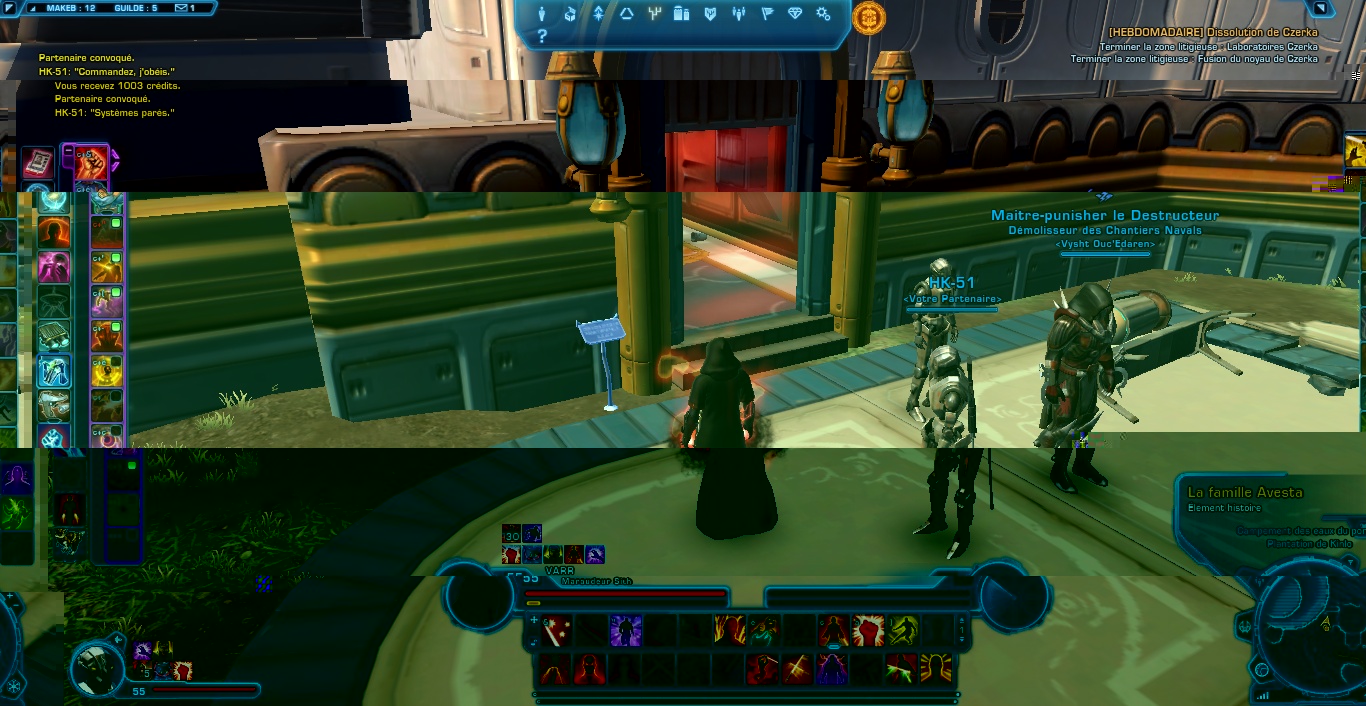Open the character sheet from the top menu
Image resolution: width=1366 pixels, height=706 pixels.
point(543,14)
